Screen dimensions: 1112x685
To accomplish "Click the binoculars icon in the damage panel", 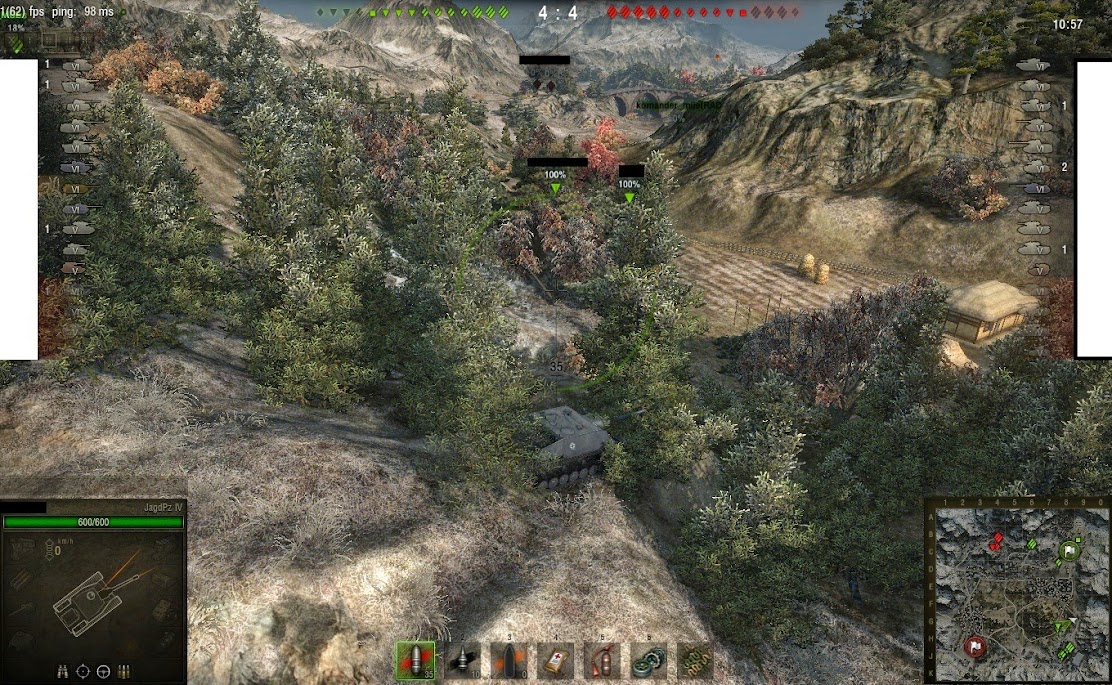I will 64,671.
